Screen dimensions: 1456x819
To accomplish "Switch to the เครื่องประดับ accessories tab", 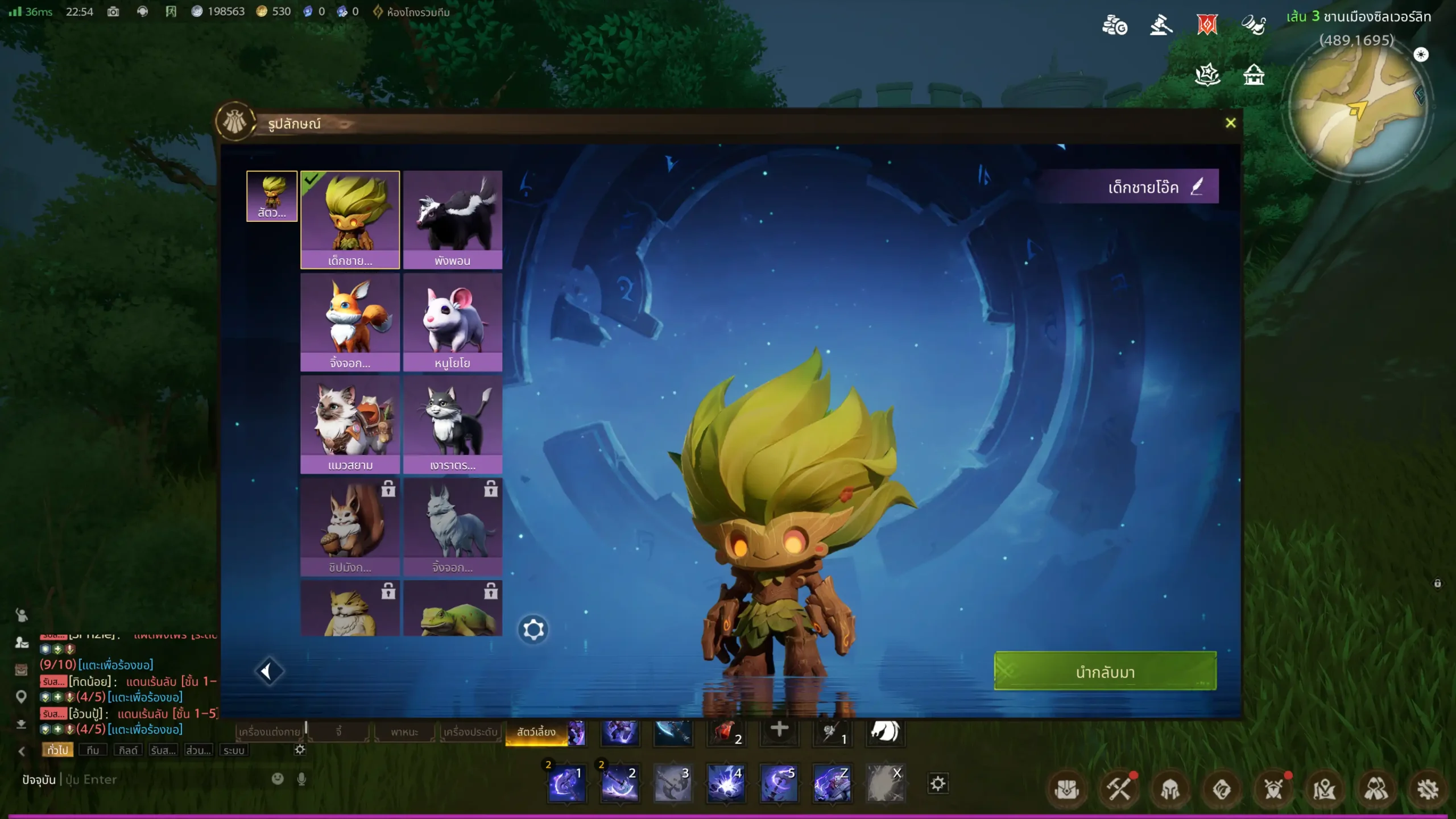I will 470,732.
